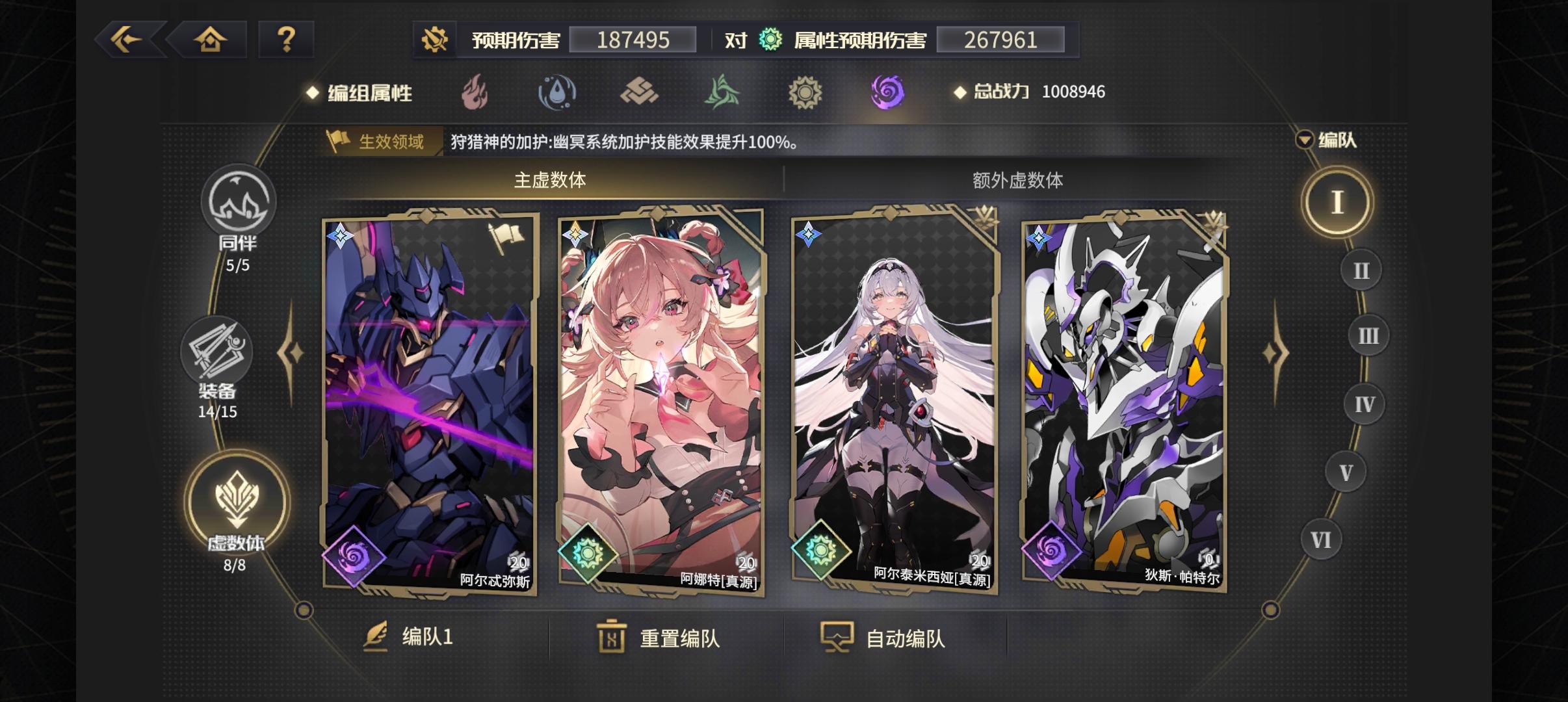Click the help question mark icon

pyautogui.click(x=287, y=40)
